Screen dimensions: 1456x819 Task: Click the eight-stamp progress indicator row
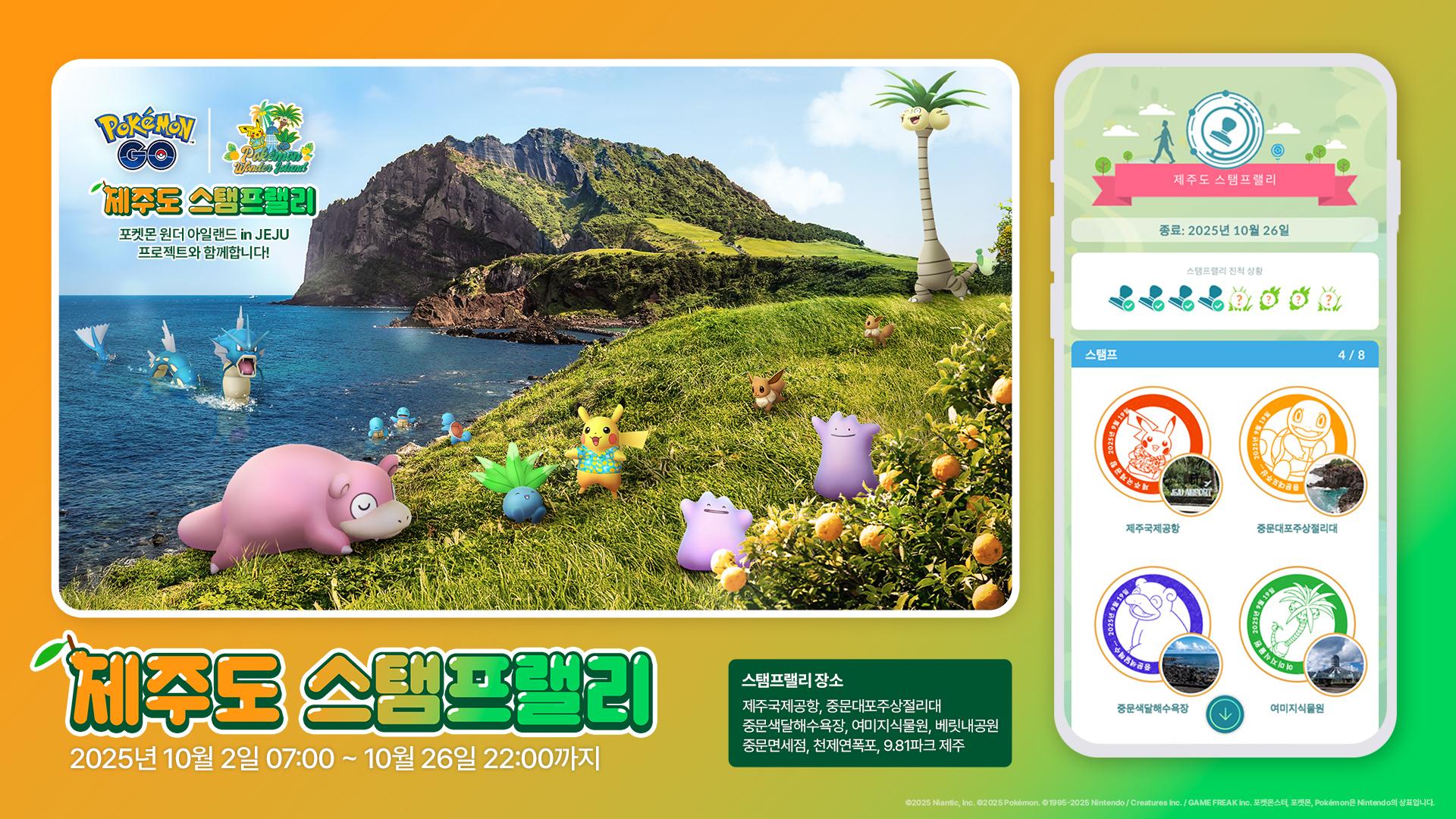1228,303
